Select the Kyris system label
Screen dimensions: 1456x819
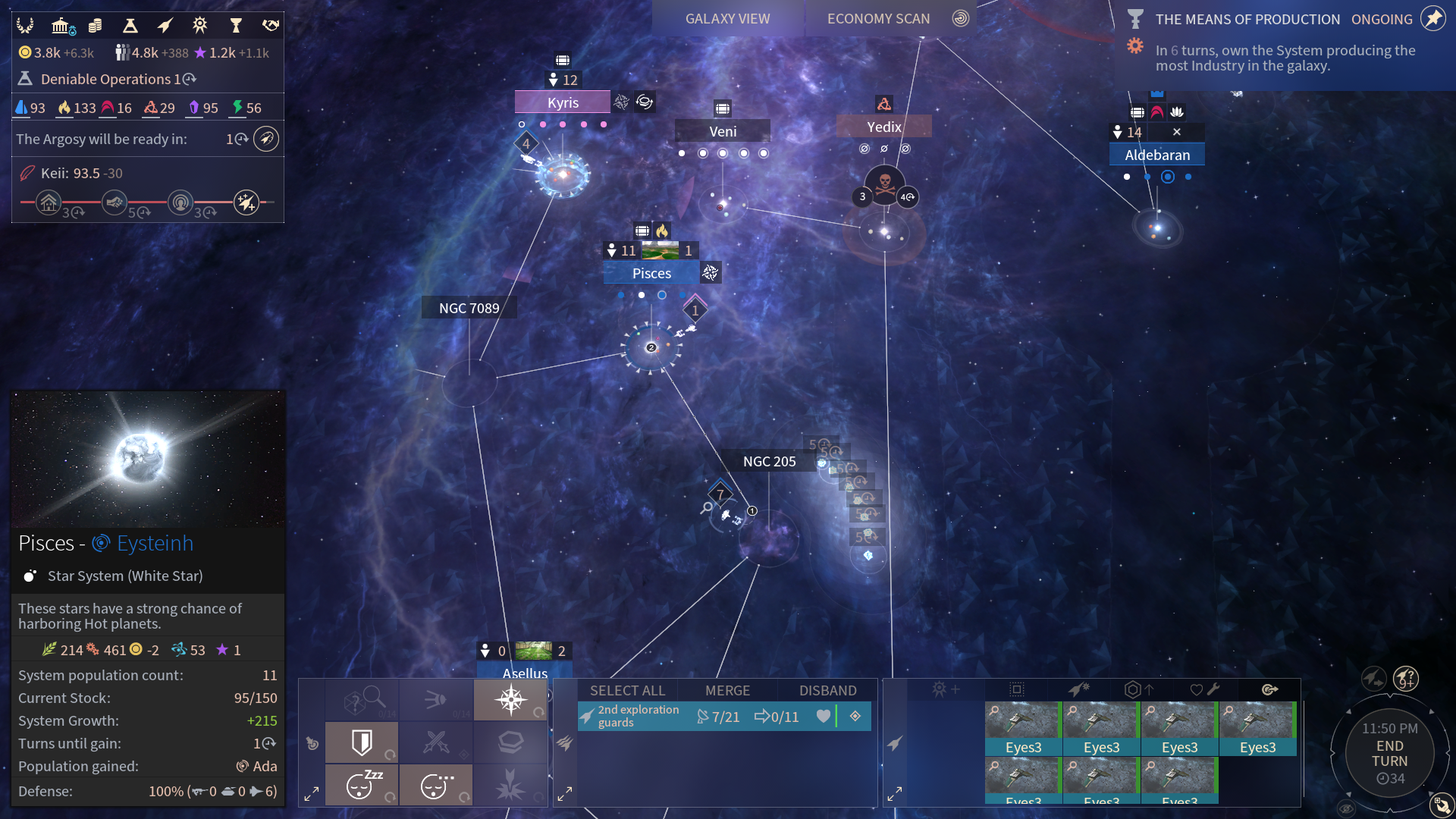pyautogui.click(x=563, y=102)
